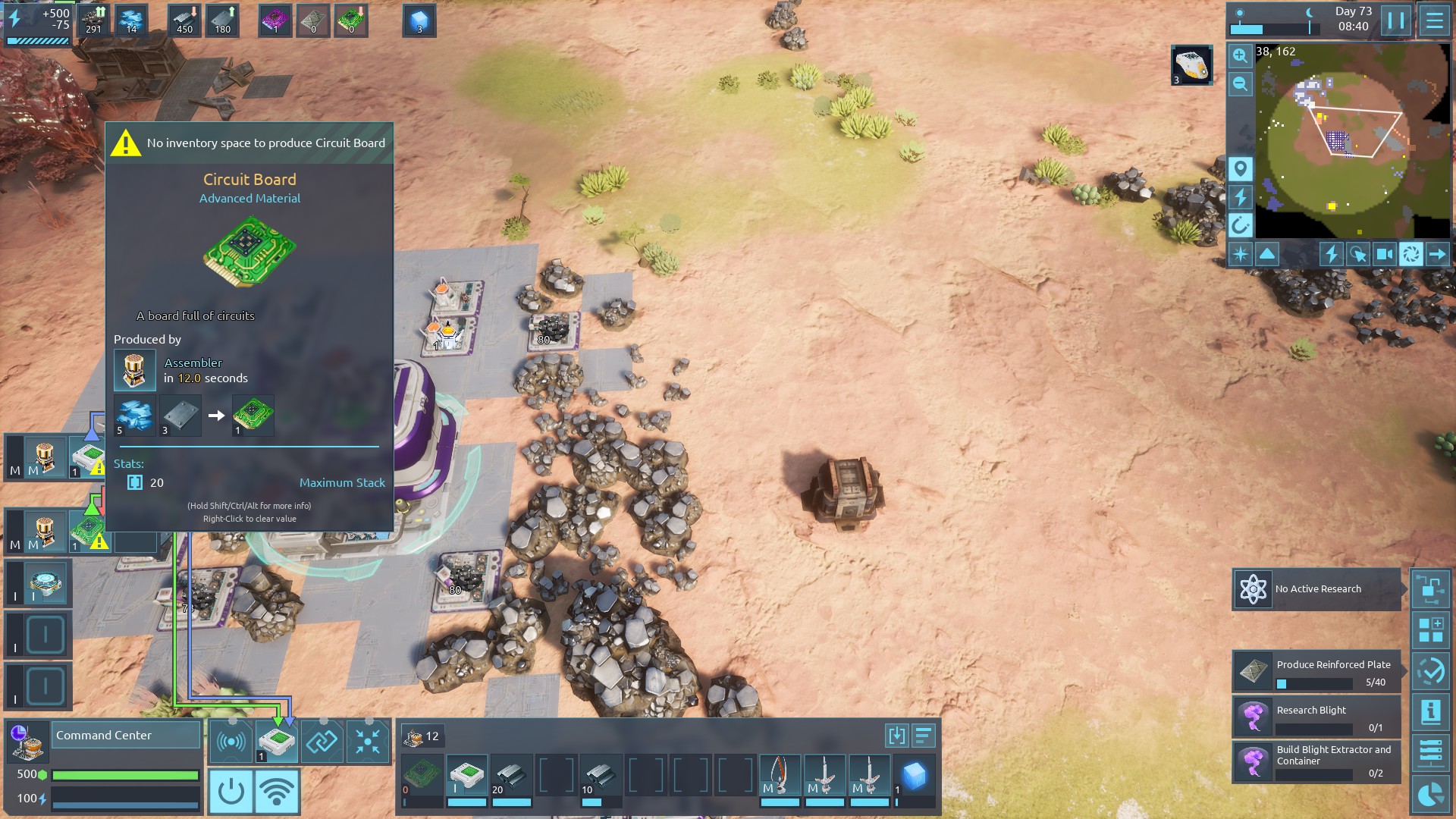Select the blue crystal cube inventory slot
Image resolution: width=1456 pixels, height=819 pixels.
pyautogui.click(x=914, y=777)
